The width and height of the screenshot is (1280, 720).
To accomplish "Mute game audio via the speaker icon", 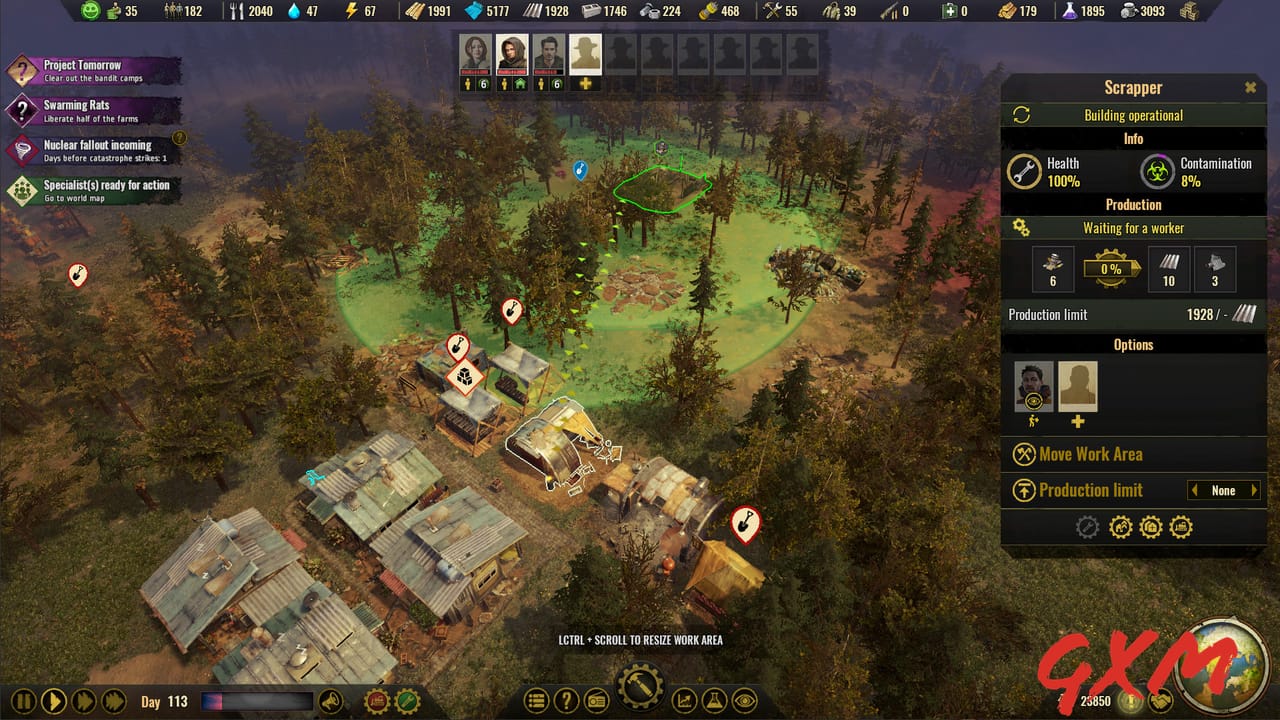I will coord(331,701).
